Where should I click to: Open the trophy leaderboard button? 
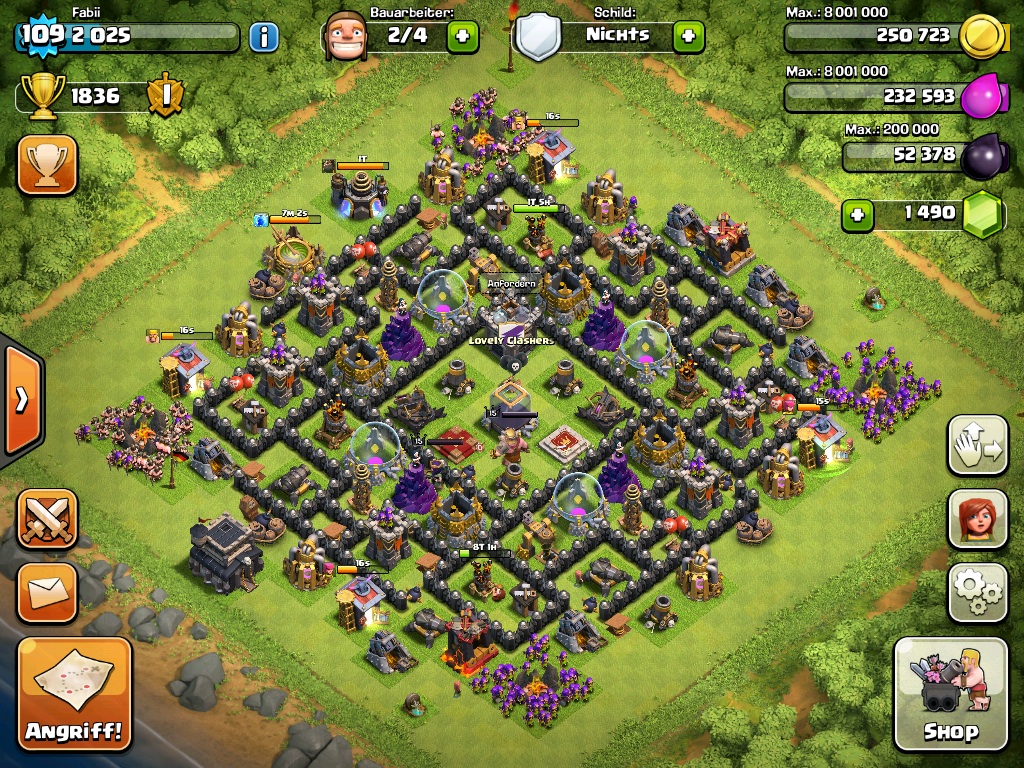46,165
